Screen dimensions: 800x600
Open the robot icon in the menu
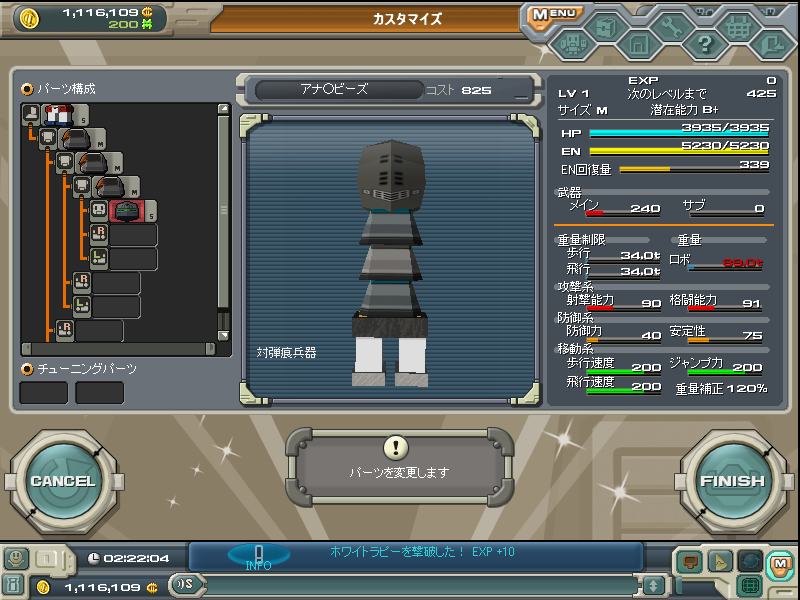[x=571, y=44]
